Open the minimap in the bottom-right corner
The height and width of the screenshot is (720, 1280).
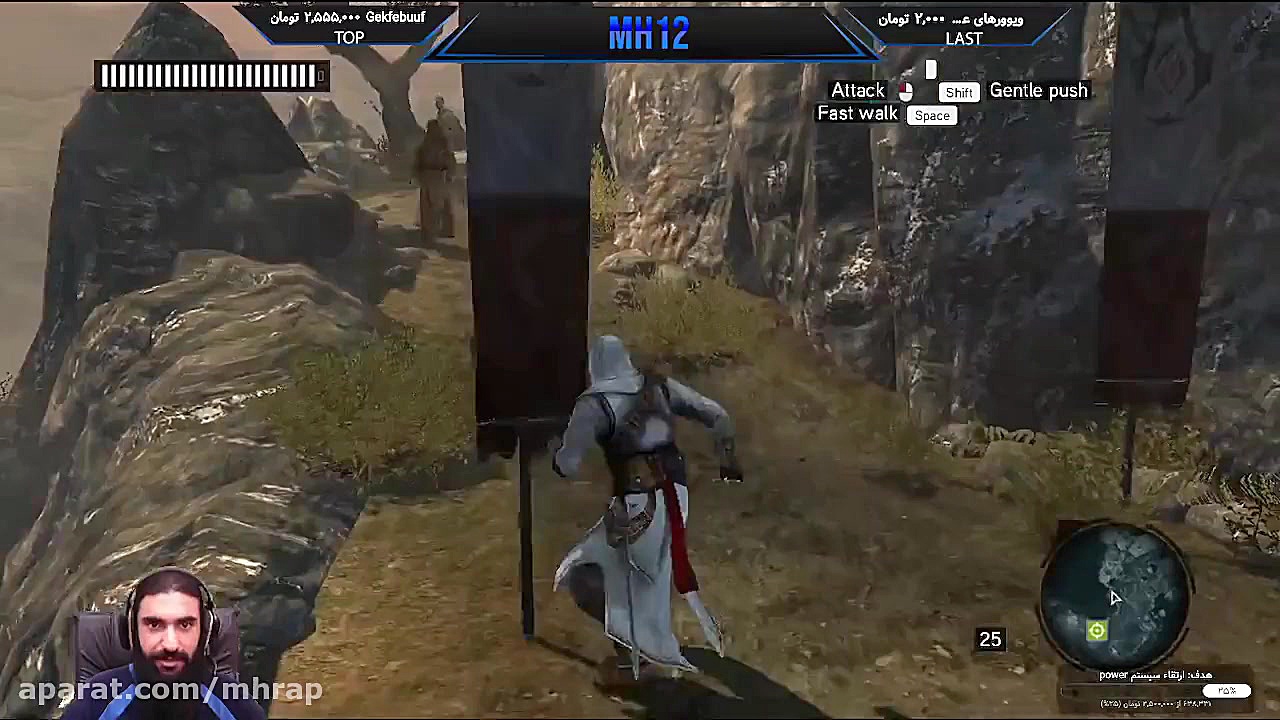tap(1120, 595)
